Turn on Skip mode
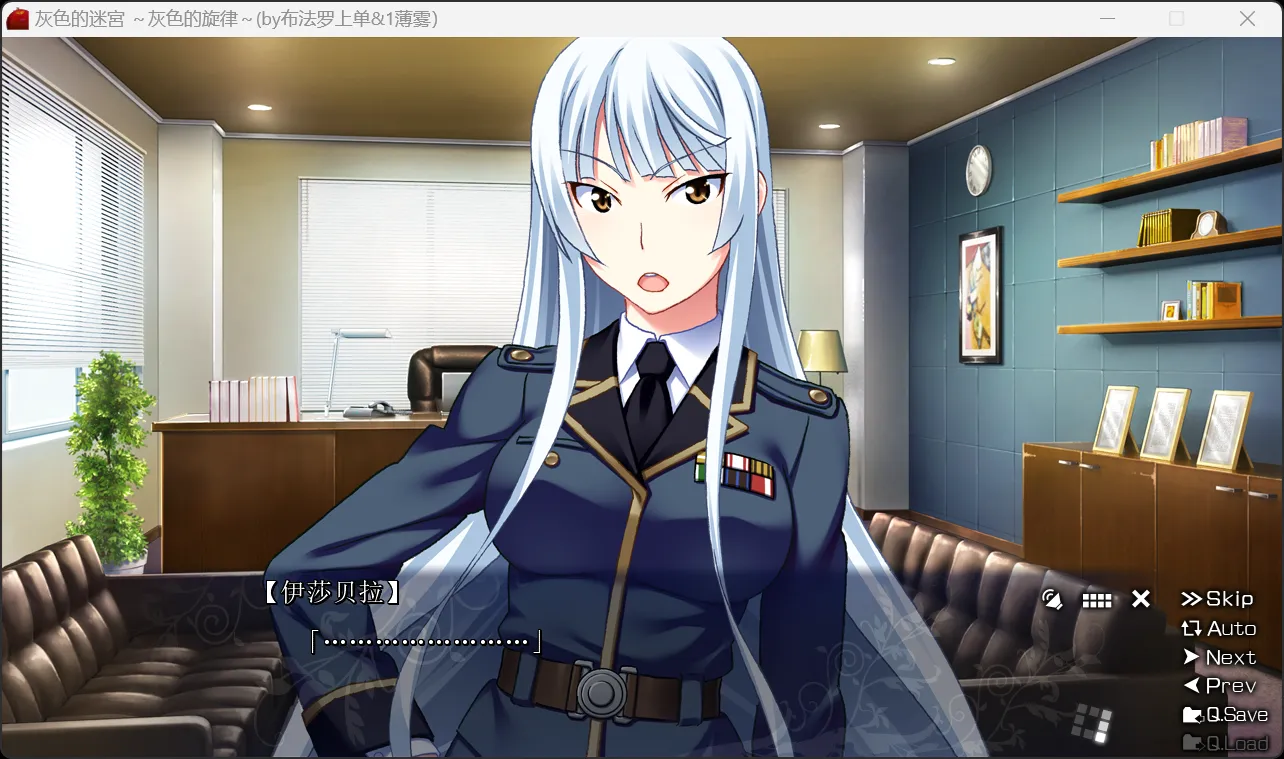This screenshot has height=759, width=1284. point(1228,598)
